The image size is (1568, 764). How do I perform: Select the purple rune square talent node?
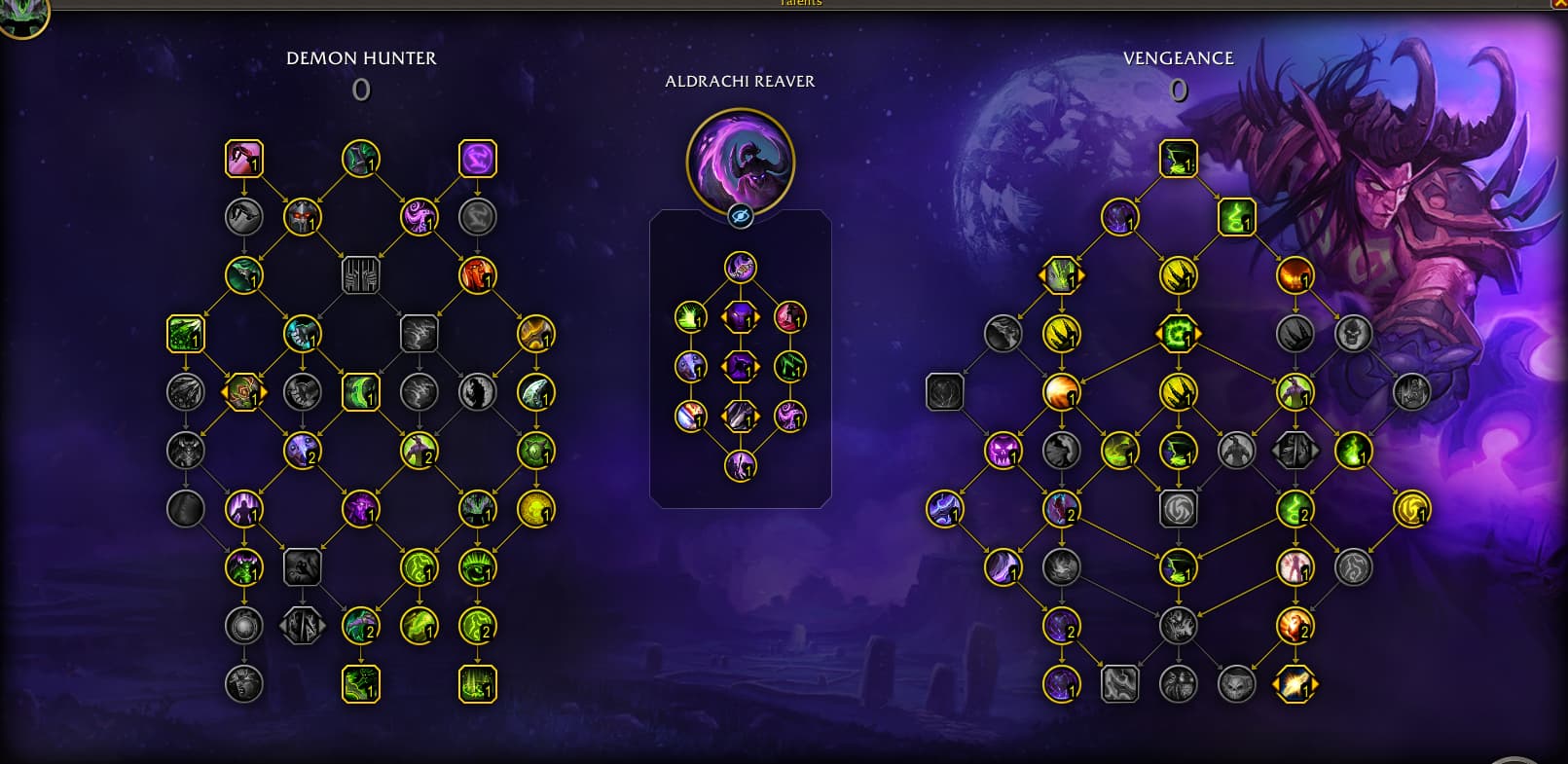[x=477, y=159]
